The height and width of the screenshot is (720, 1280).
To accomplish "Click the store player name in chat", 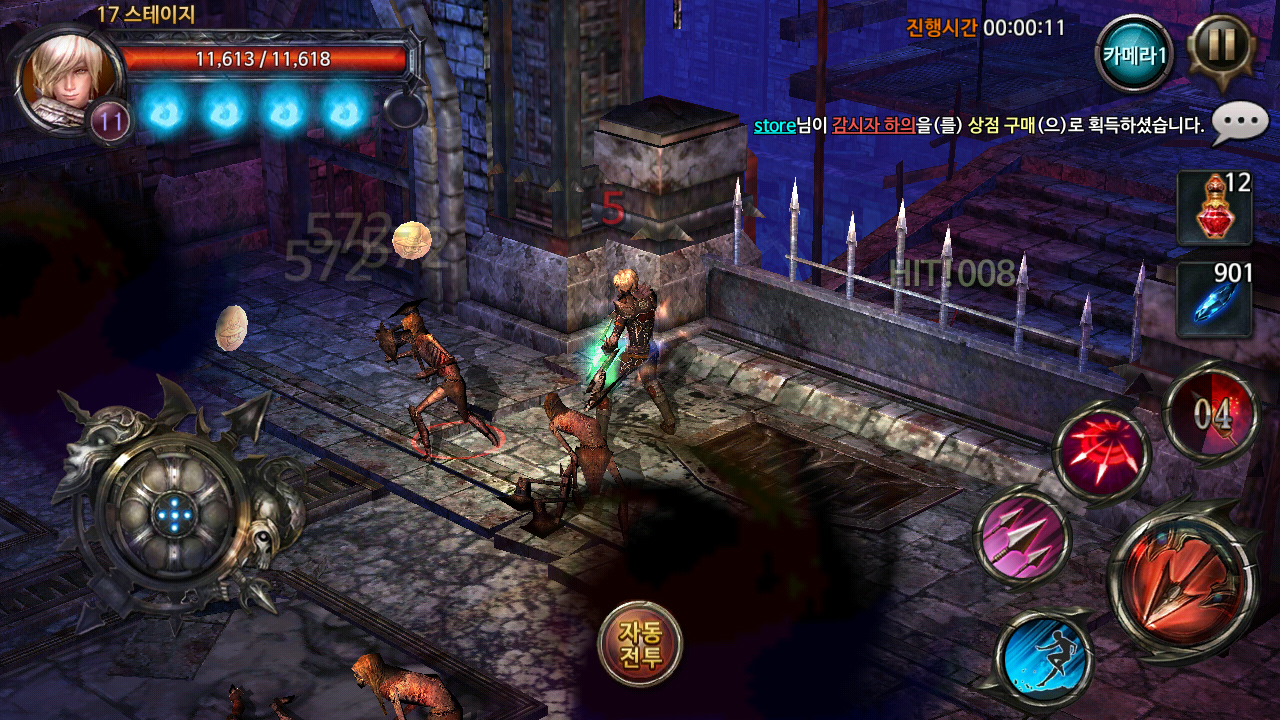I will pos(773,125).
